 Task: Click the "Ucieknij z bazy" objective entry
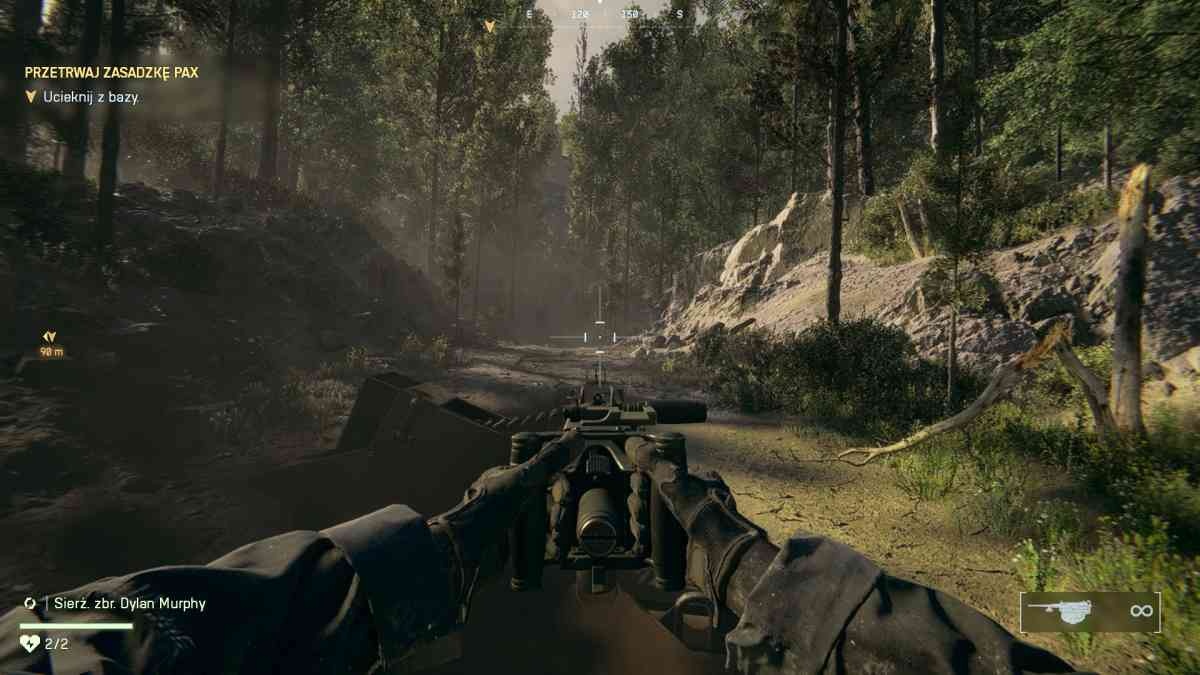coord(91,97)
